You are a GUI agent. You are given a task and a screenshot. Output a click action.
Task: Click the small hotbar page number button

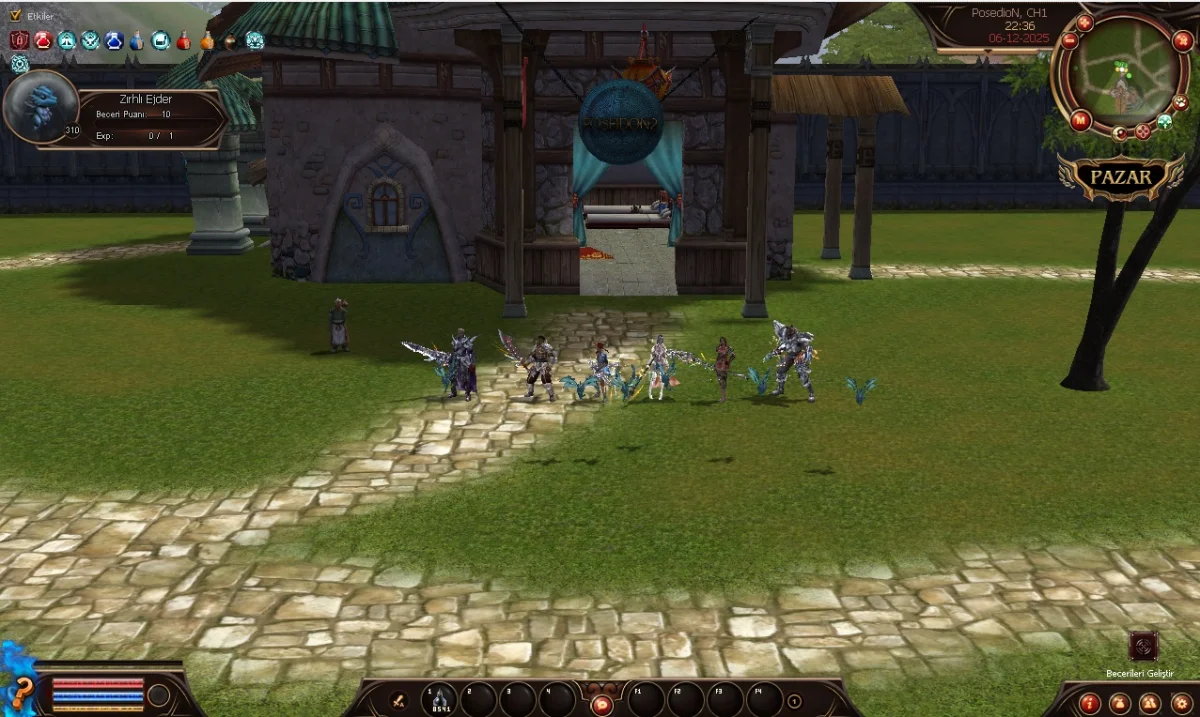pos(794,701)
